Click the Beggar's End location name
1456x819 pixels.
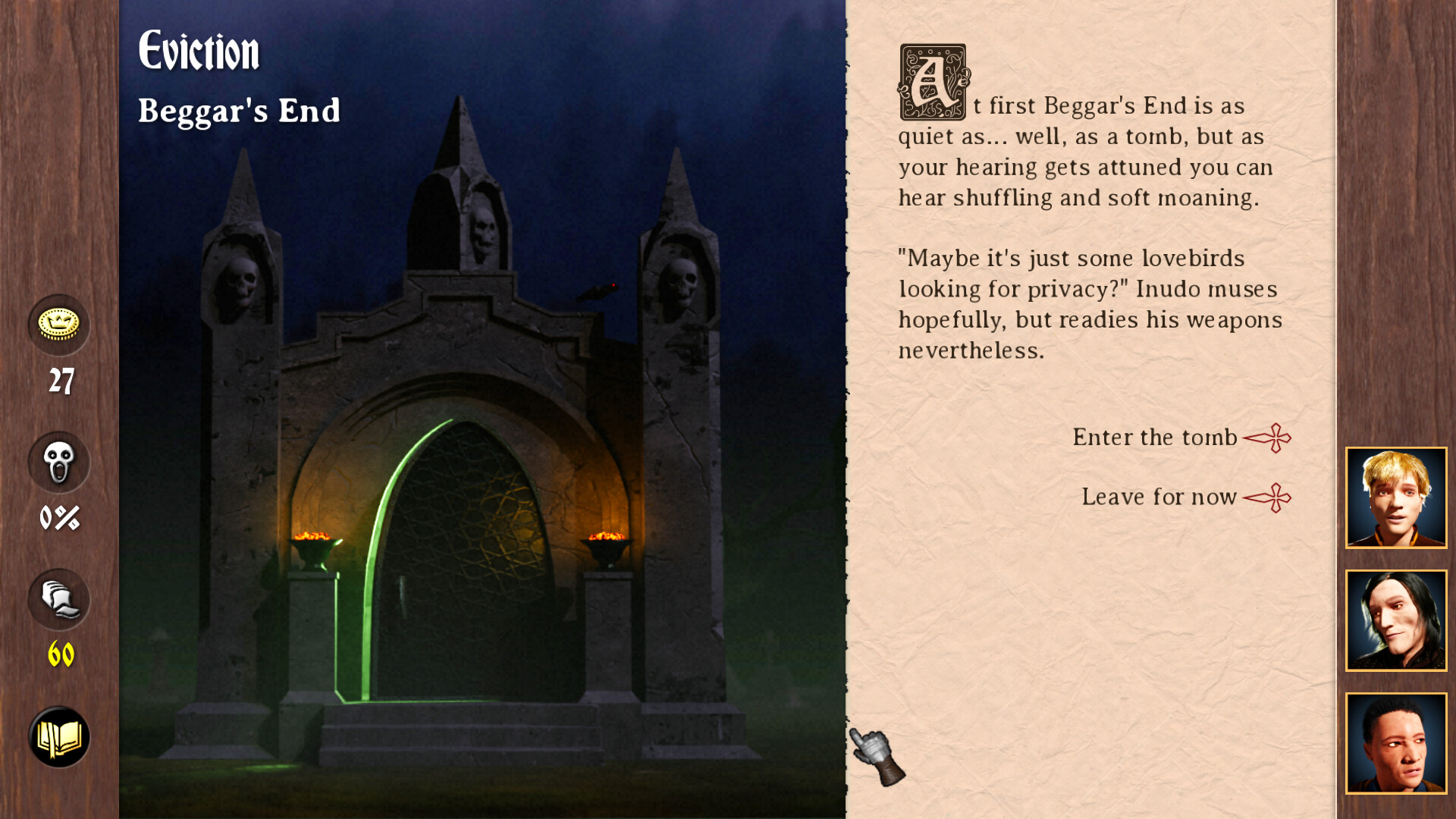pos(240,111)
